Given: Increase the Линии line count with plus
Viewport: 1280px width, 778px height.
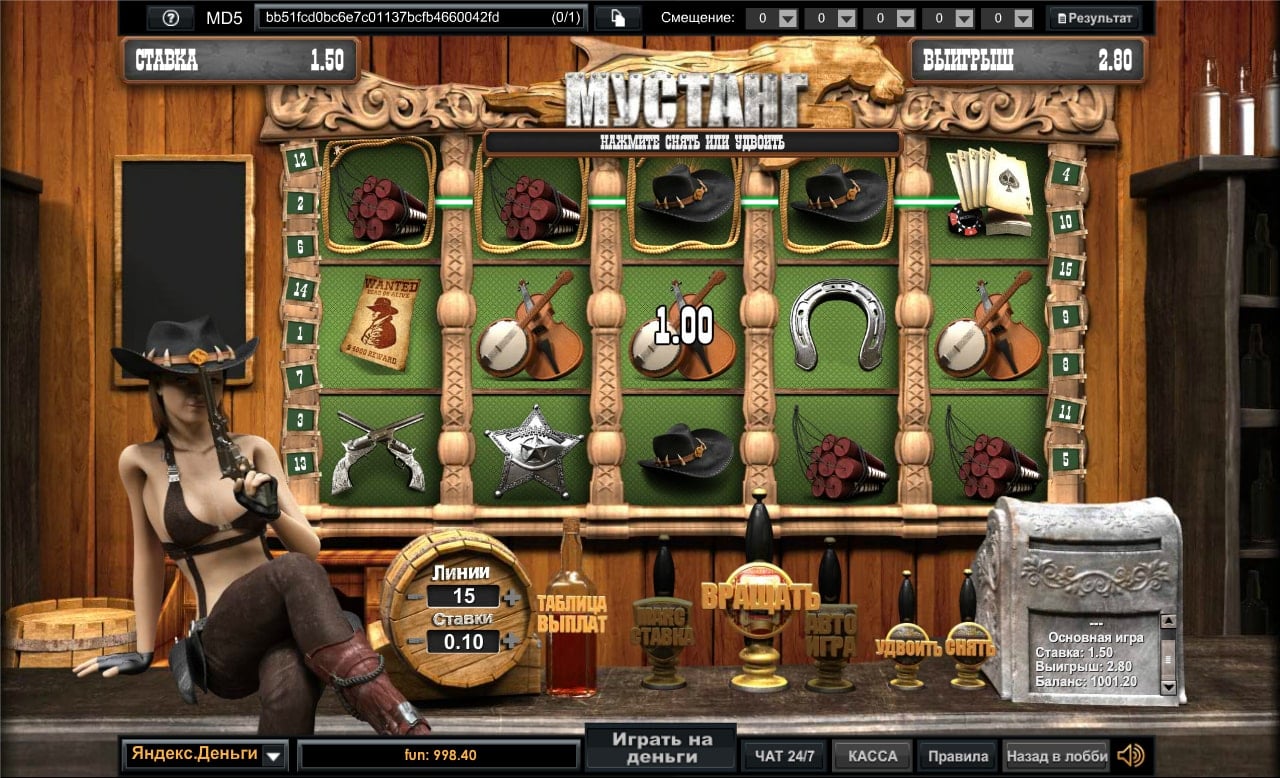Looking at the screenshot, I should pyautogui.click(x=512, y=597).
